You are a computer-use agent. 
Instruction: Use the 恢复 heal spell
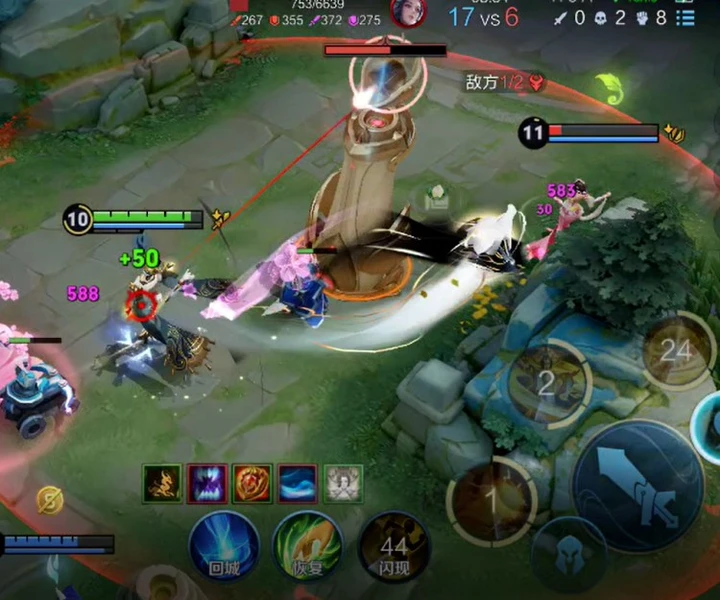(308, 545)
